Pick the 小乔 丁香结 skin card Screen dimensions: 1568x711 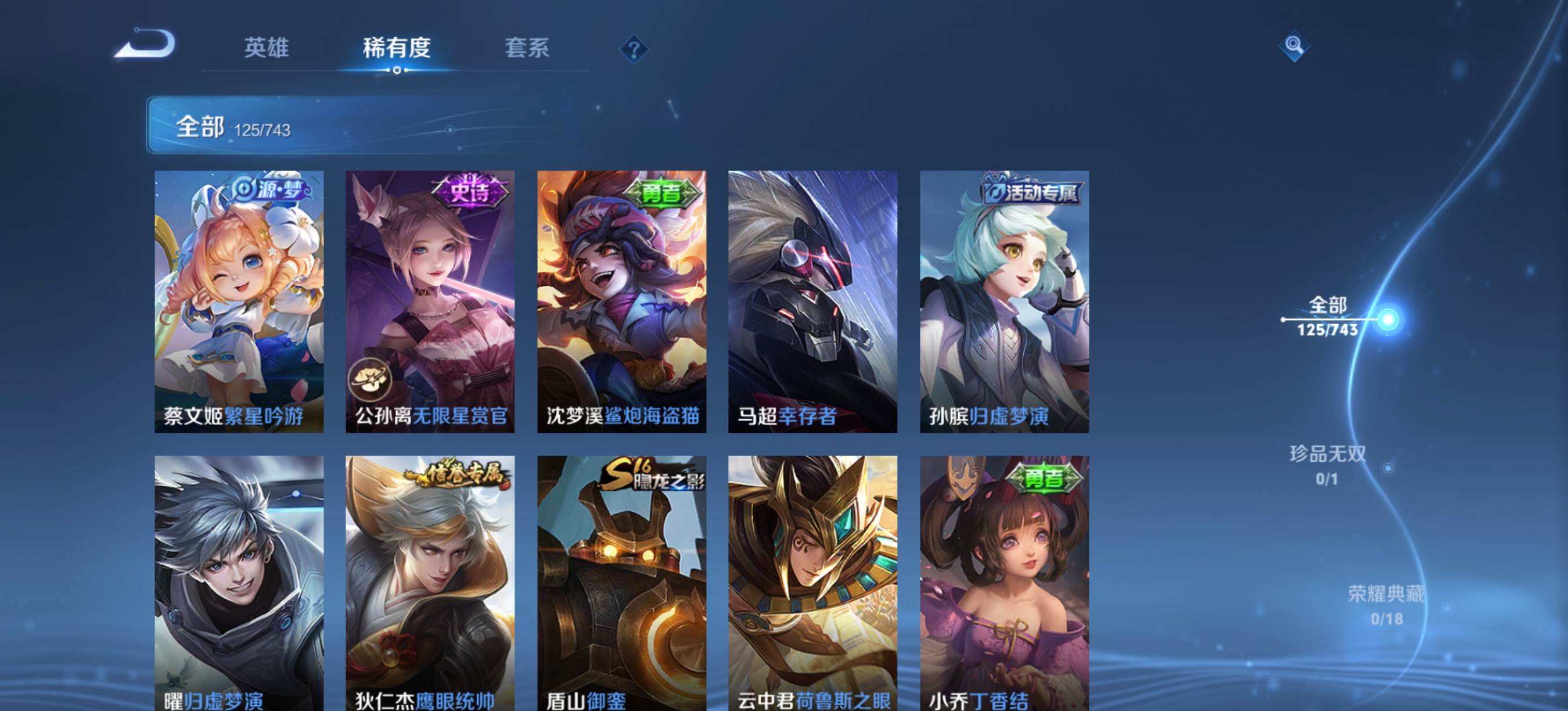tap(1004, 583)
